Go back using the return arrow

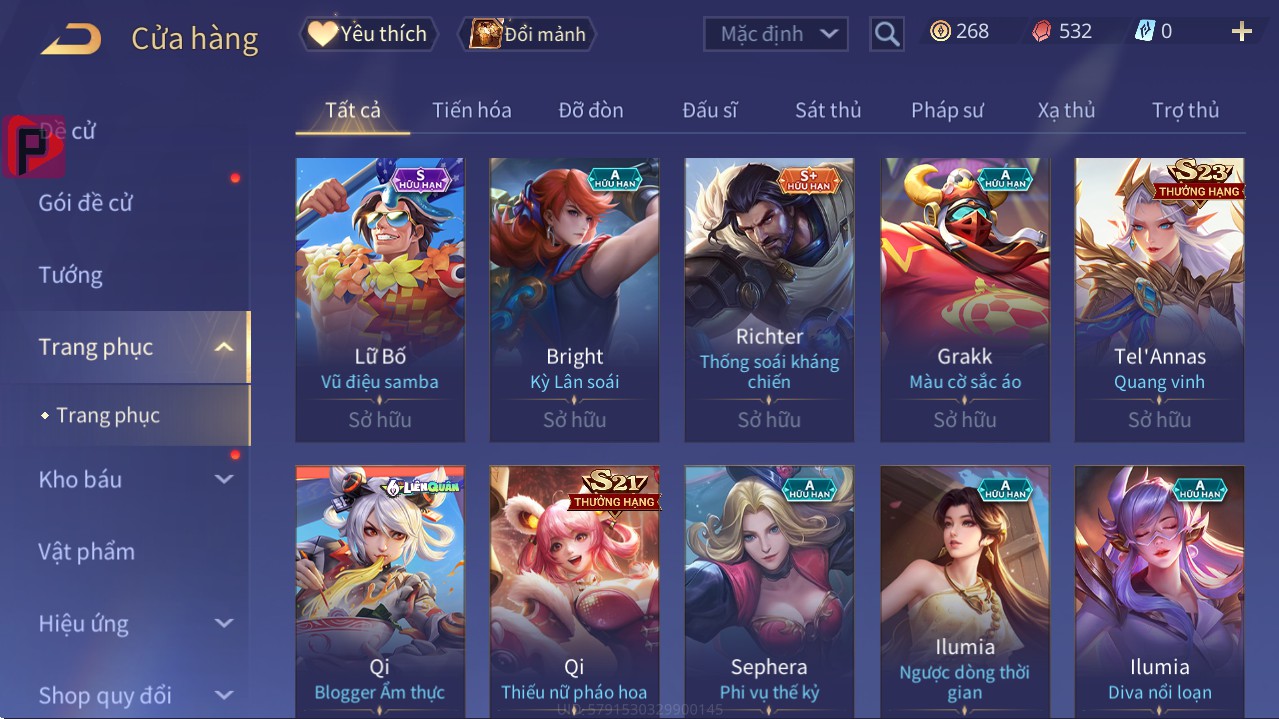click(71, 38)
